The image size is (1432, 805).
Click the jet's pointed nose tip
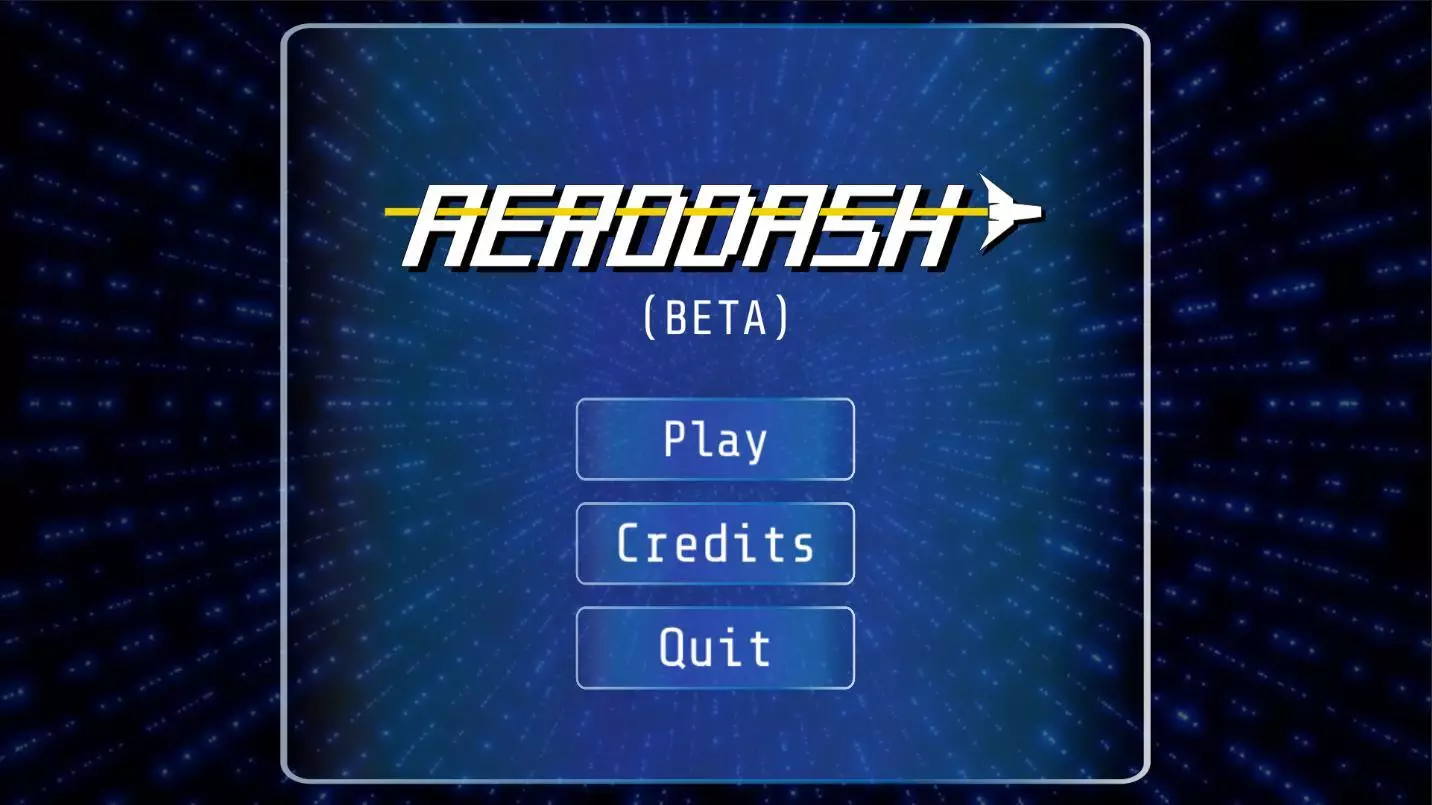[1040, 212]
